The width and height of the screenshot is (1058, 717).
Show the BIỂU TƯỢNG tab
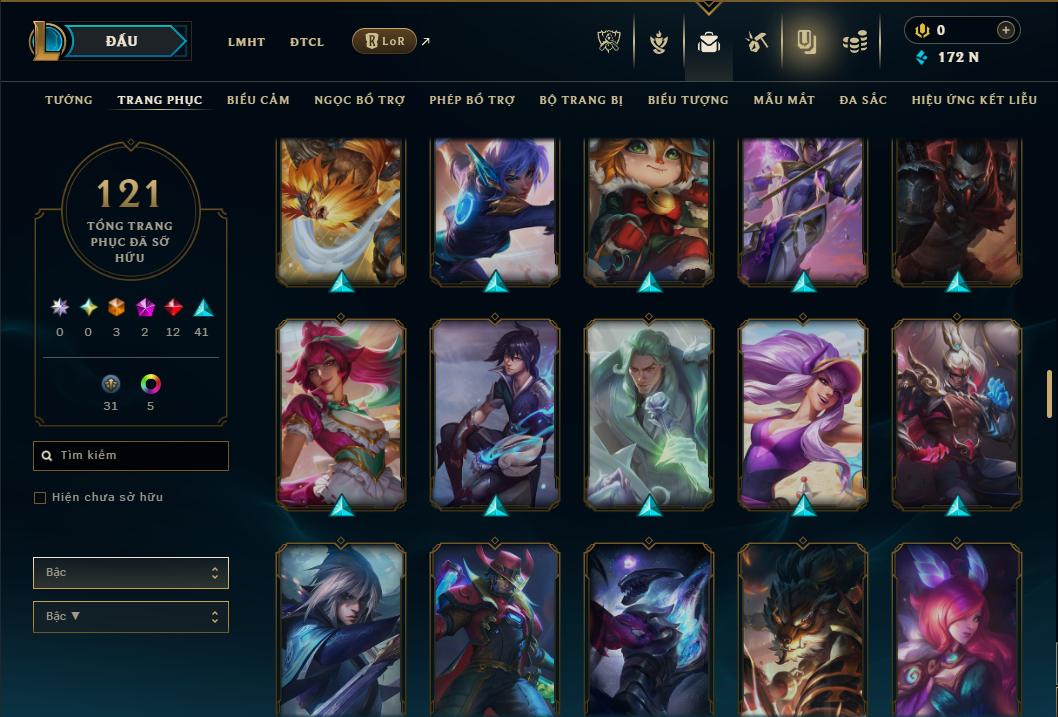[x=688, y=100]
